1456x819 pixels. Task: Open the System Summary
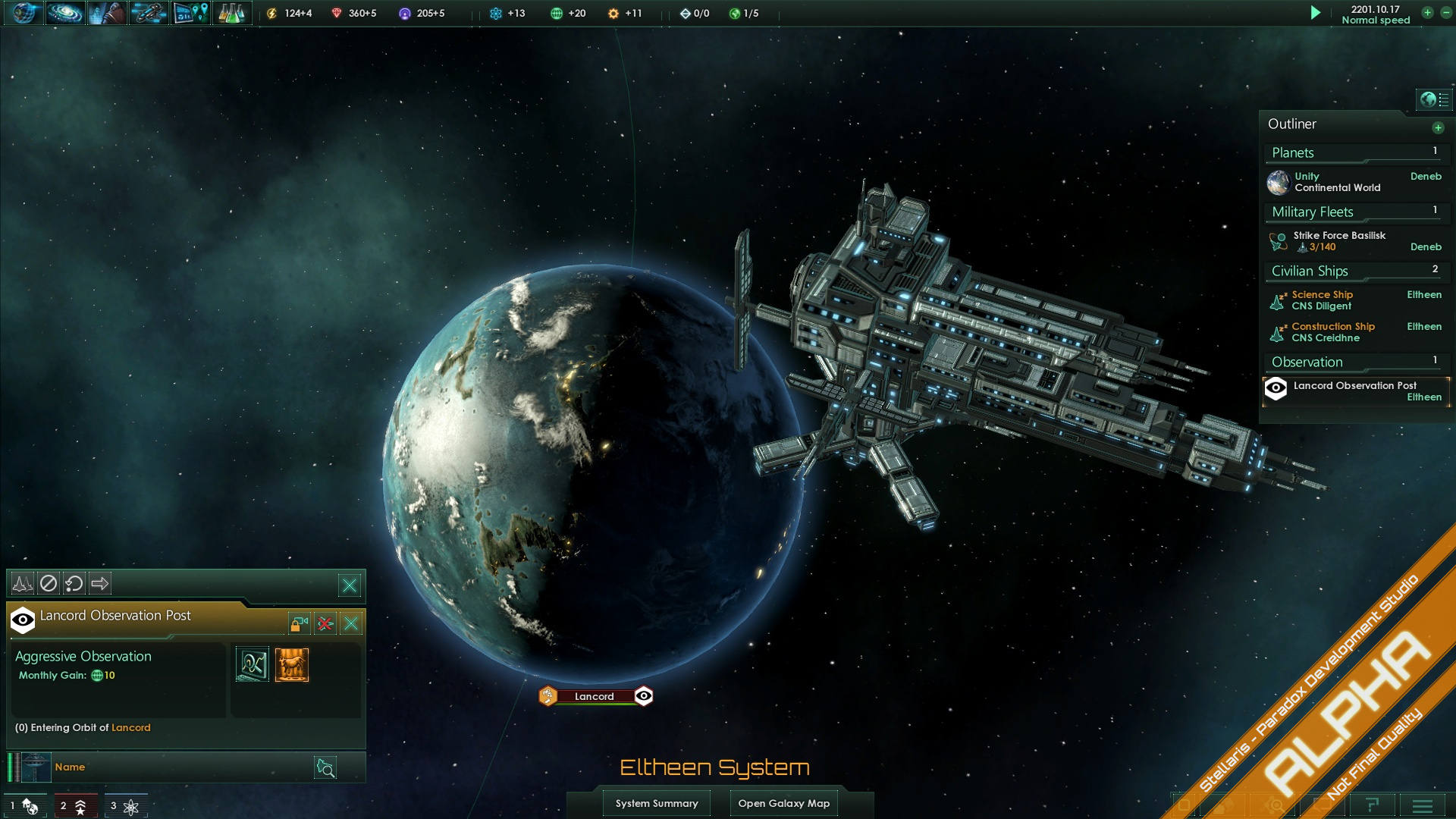pyautogui.click(x=657, y=803)
